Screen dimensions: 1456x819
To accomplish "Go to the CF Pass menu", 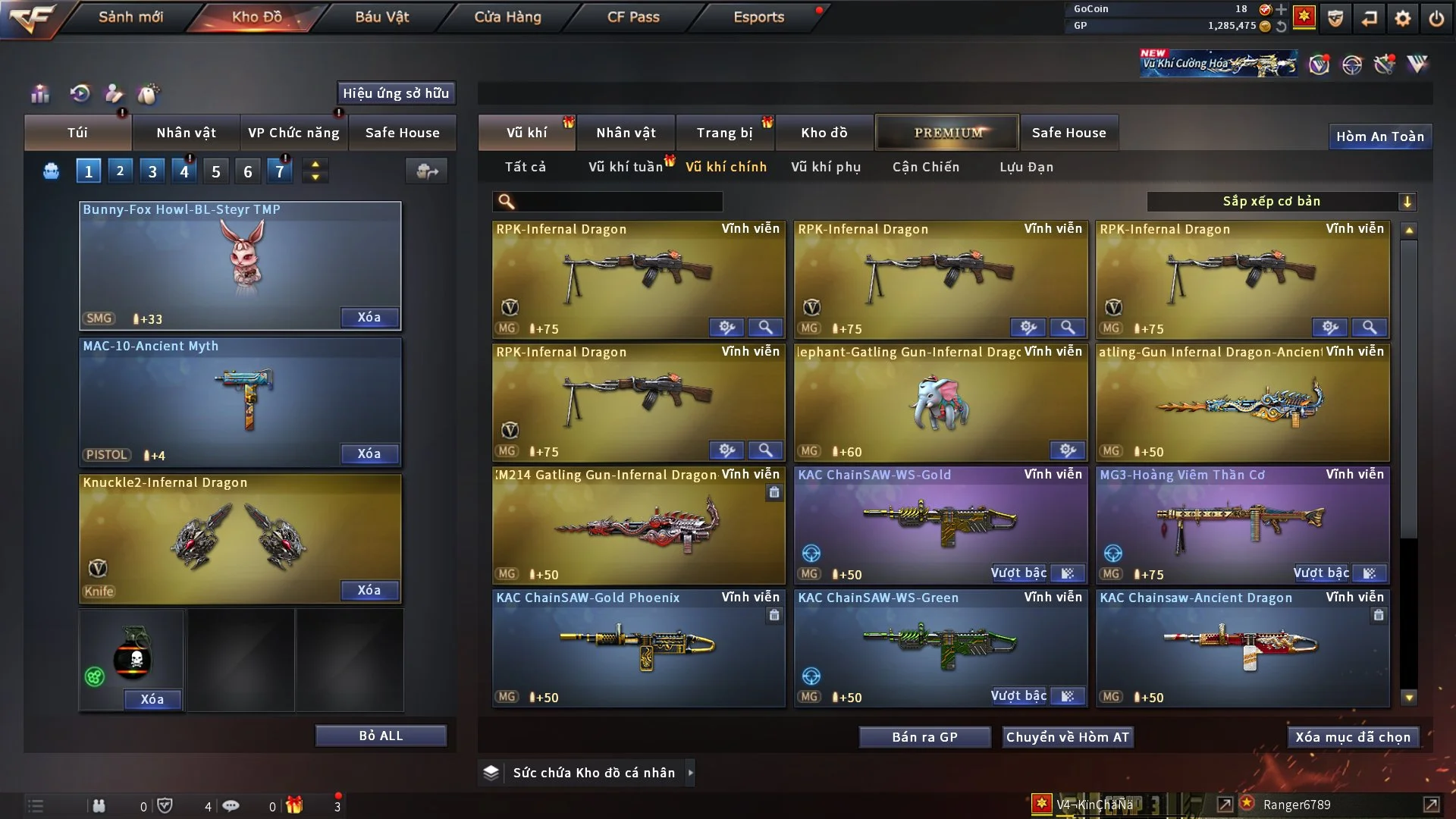I will (633, 17).
